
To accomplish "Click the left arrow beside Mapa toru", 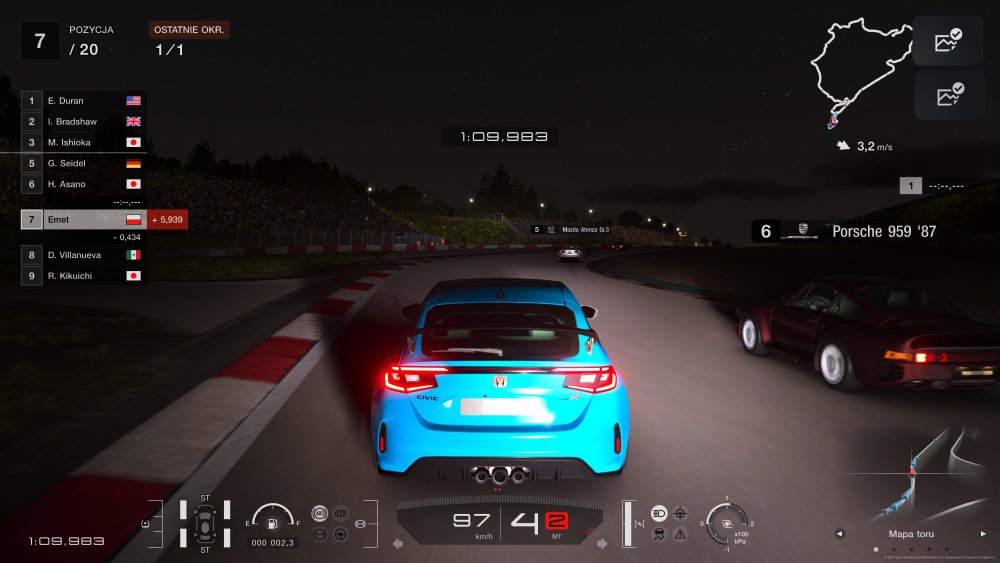I will click(x=838, y=533).
